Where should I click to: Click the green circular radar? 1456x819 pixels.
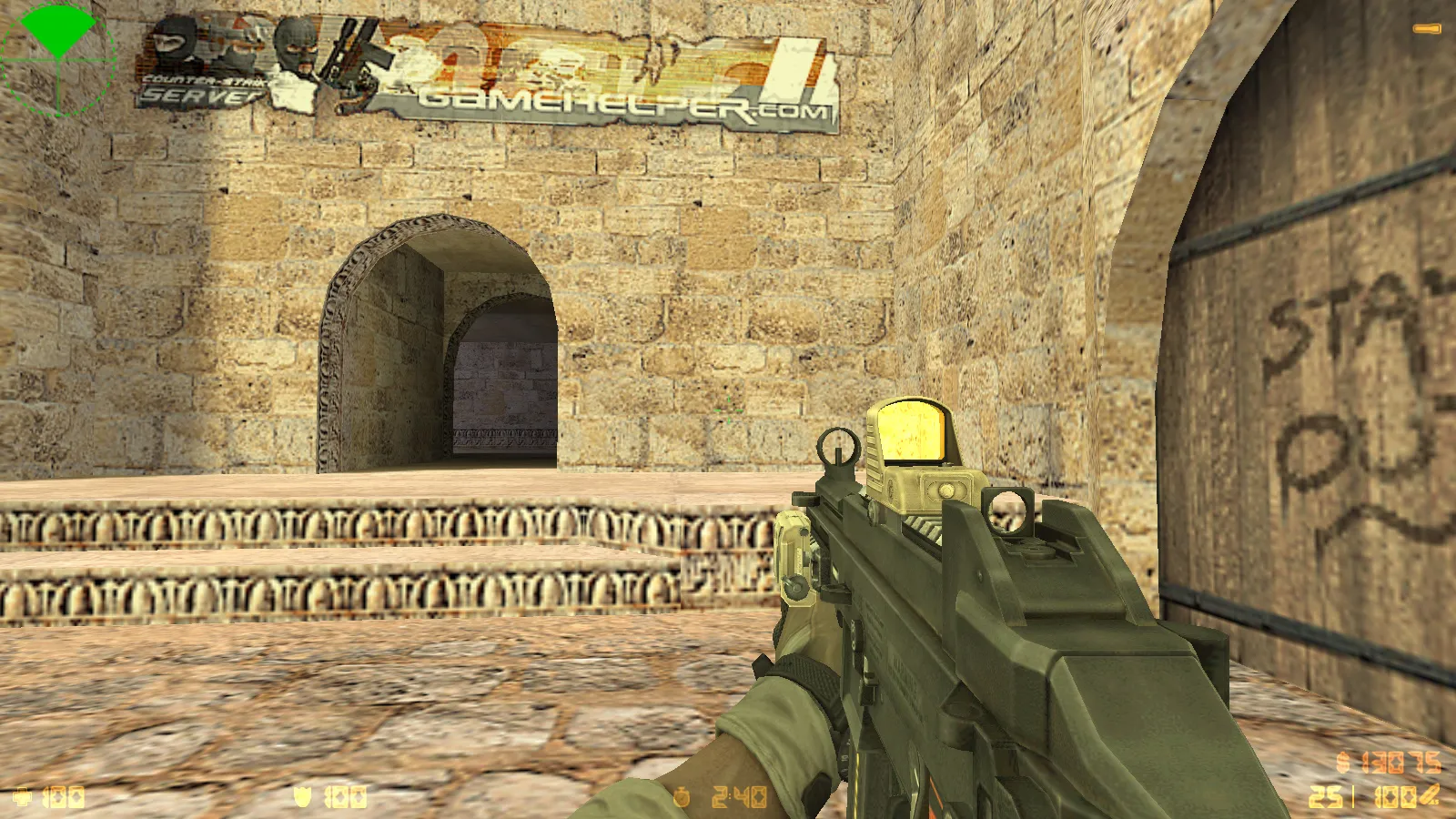click(58, 59)
